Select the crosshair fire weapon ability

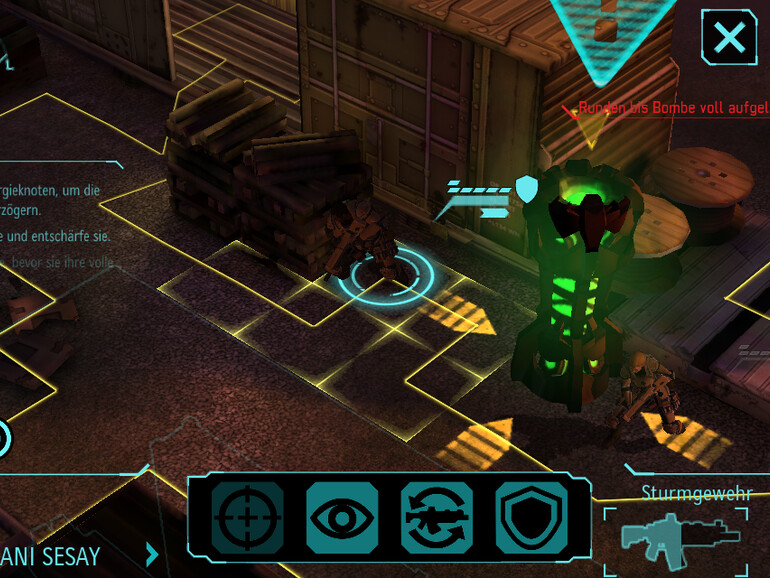(x=241, y=517)
